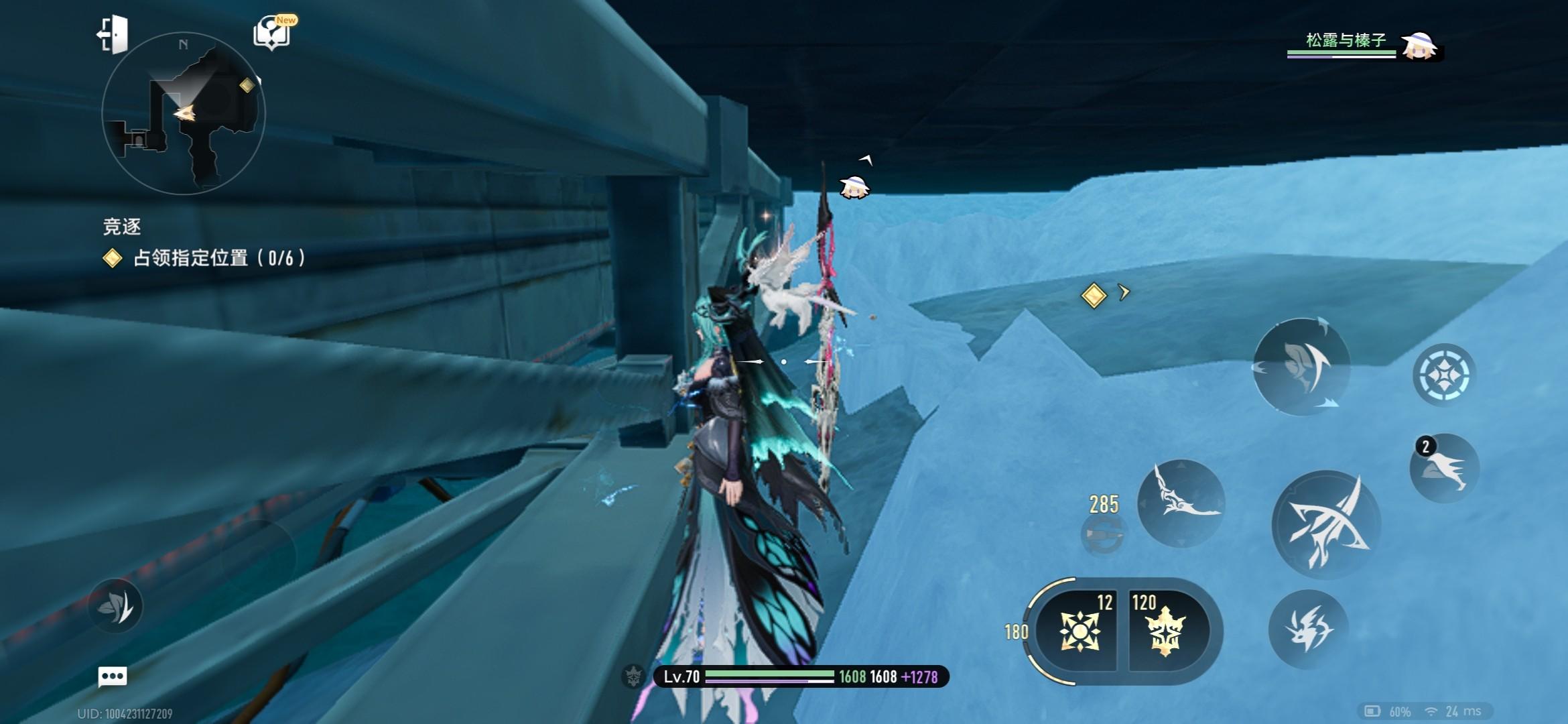Tap the ranged weapon icon under 285
Viewport: 1568px width, 724px height.
click(x=1103, y=534)
